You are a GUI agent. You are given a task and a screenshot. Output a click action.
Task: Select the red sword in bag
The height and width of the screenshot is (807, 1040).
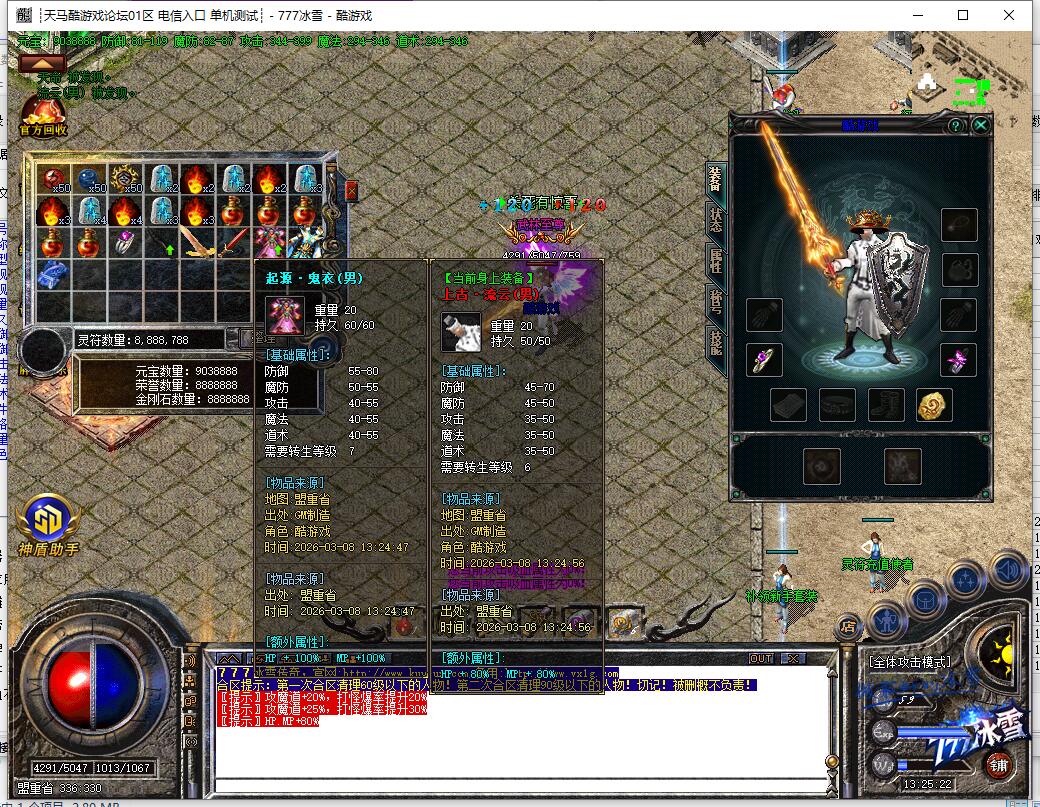tap(232, 242)
